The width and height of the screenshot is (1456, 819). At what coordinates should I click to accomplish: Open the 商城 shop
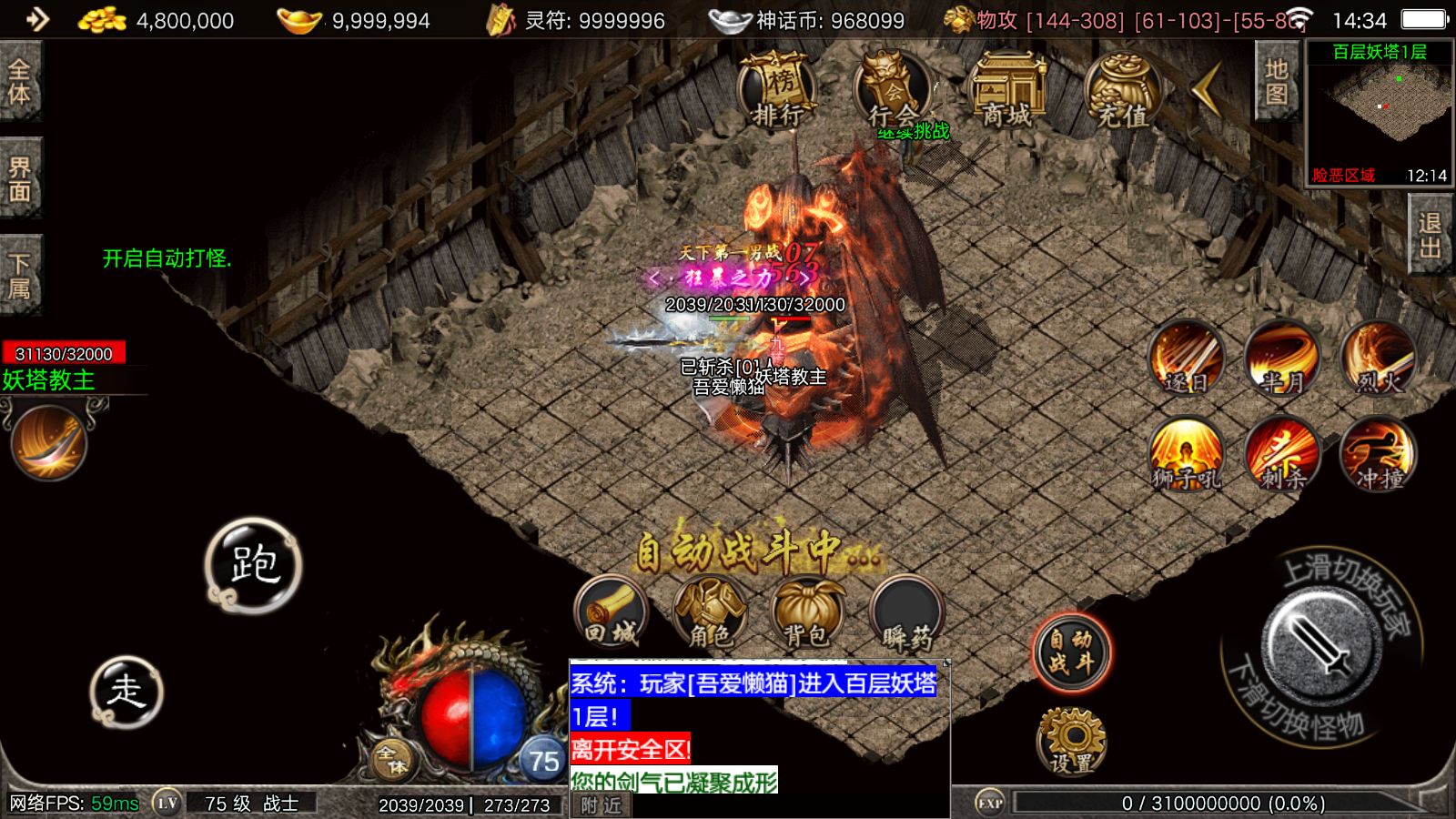tap(1006, 90)
